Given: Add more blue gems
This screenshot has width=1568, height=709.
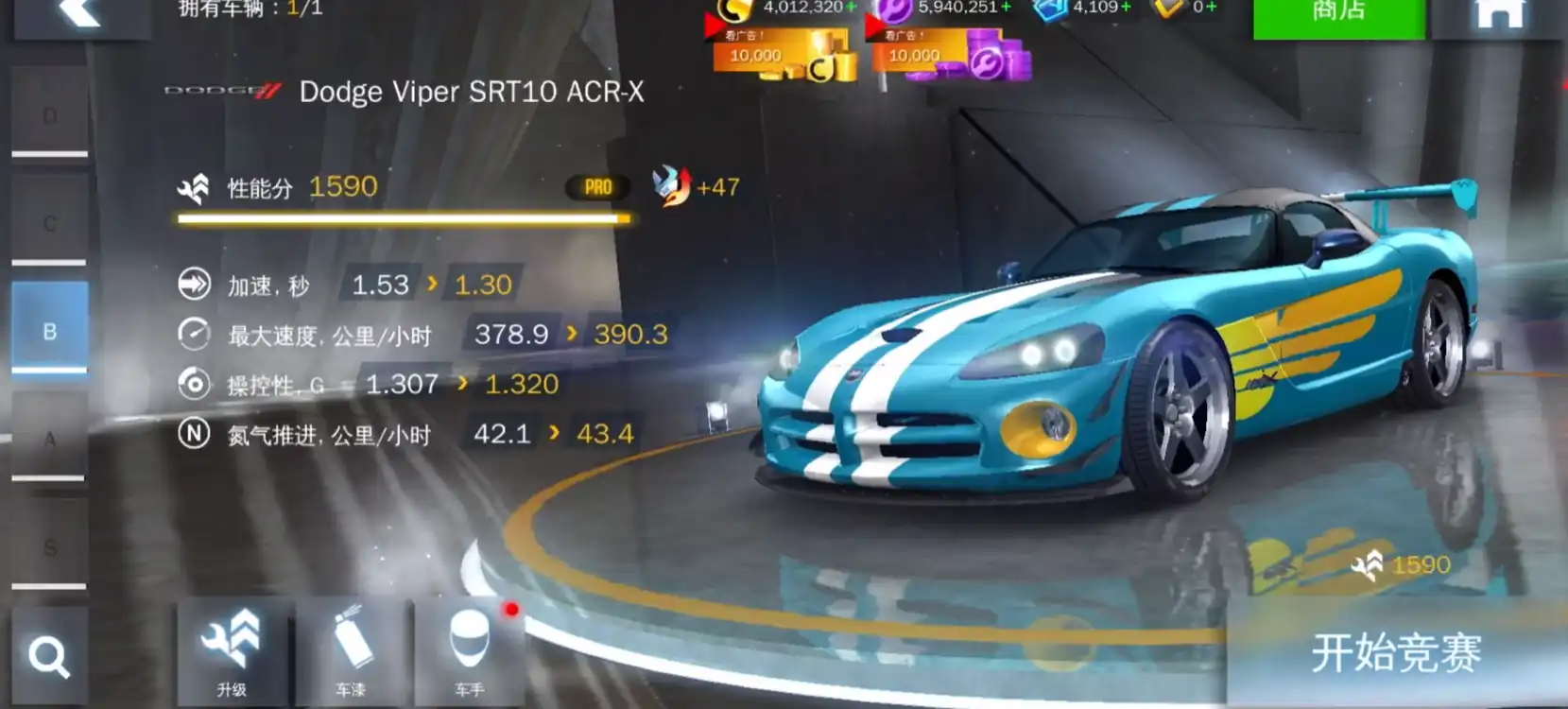Looking at the screenshot, I should (x=1126, y=8).
